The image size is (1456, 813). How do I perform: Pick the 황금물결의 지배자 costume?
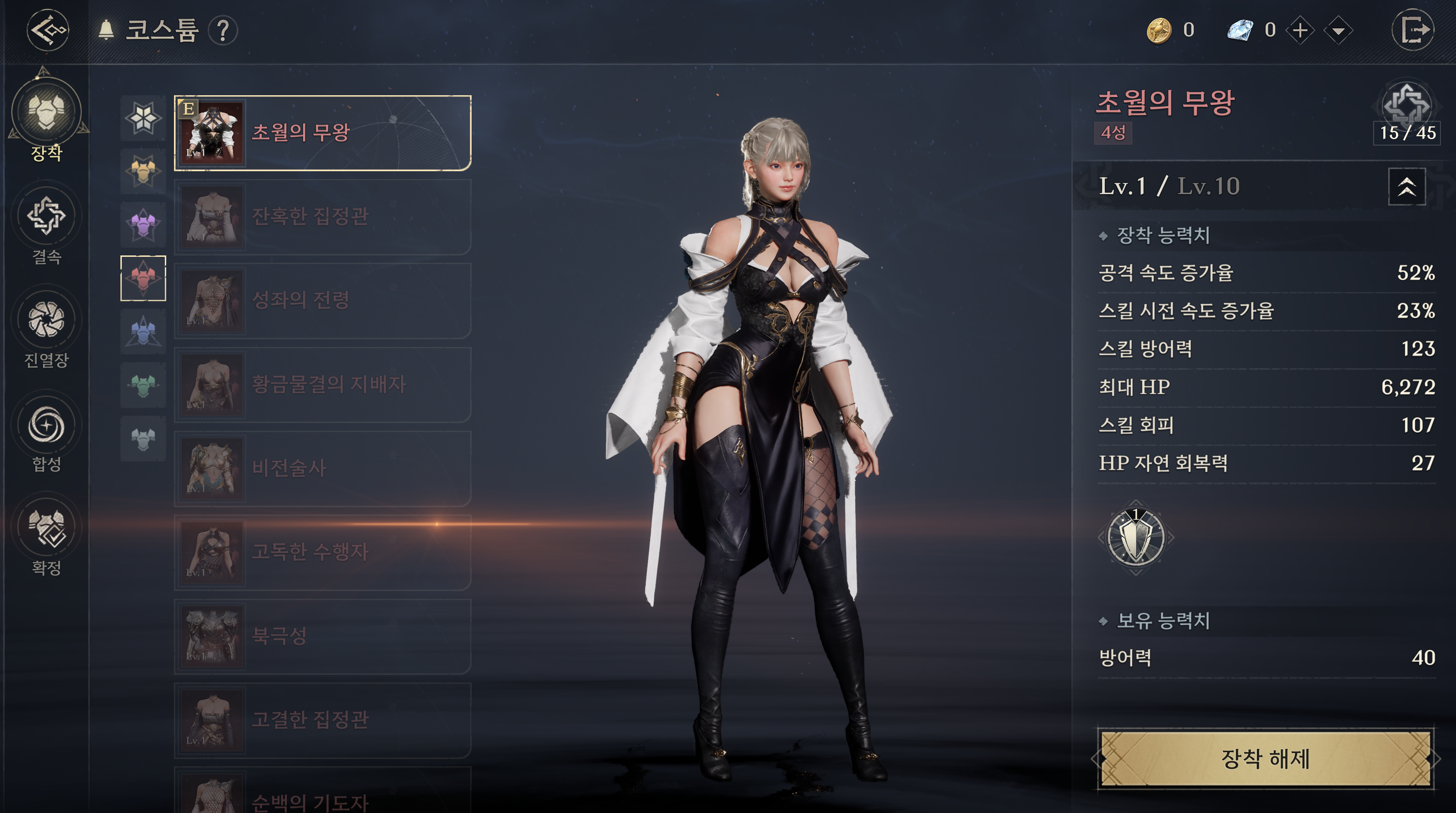click(322, 385)
